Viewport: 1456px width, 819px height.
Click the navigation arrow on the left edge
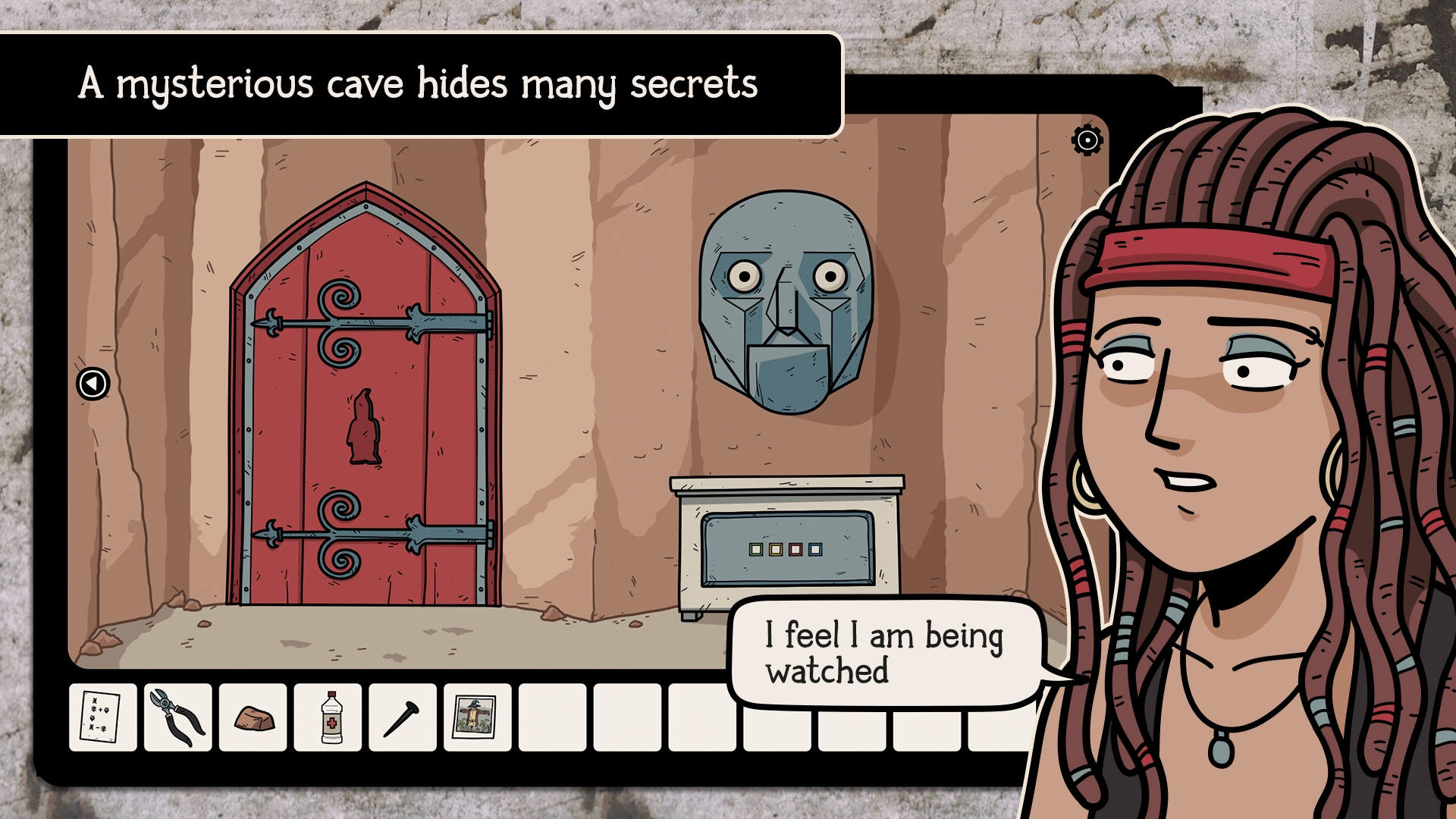click(91, 384)
